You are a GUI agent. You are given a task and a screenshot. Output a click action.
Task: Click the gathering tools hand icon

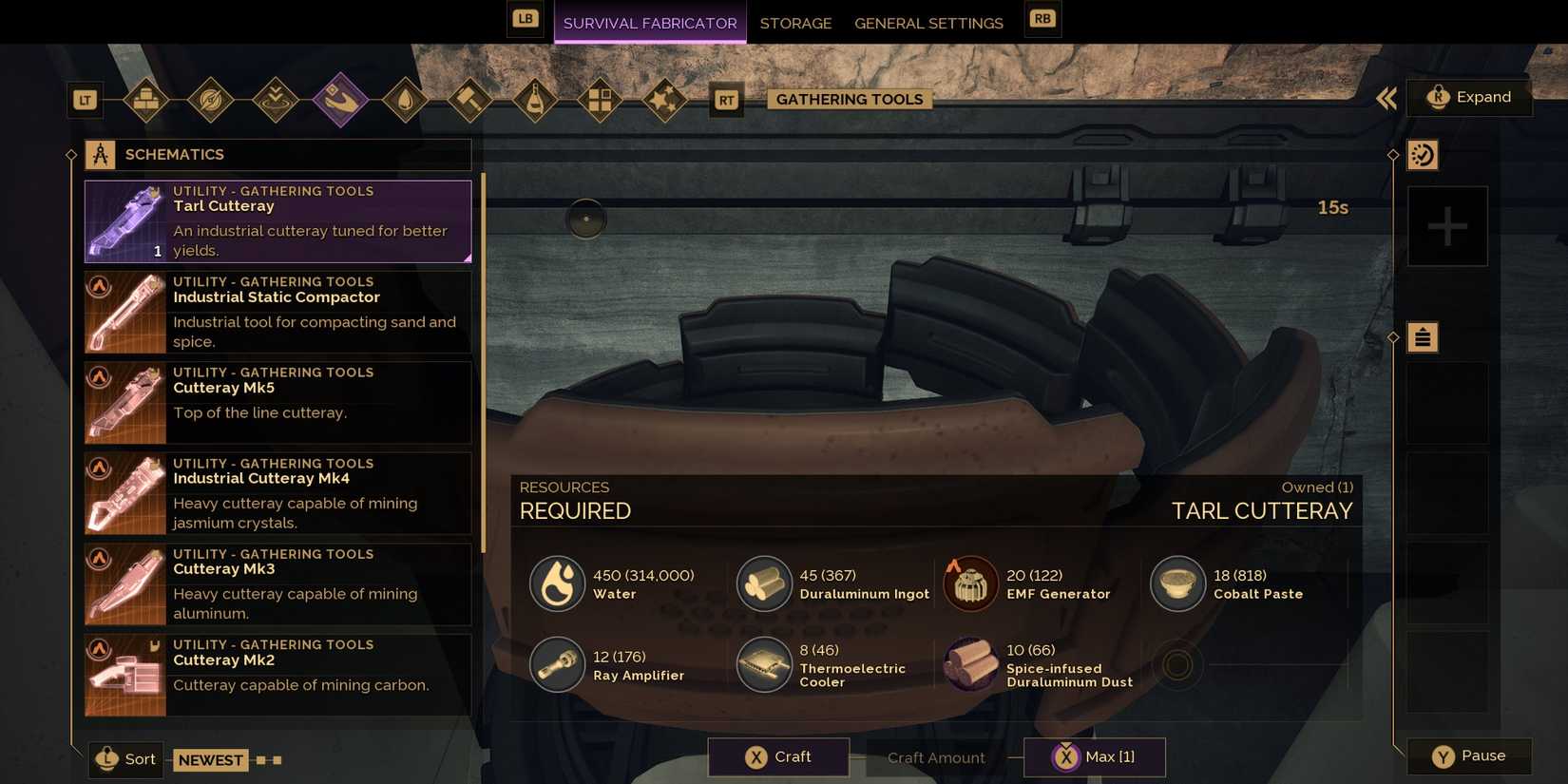coord(340,99)
